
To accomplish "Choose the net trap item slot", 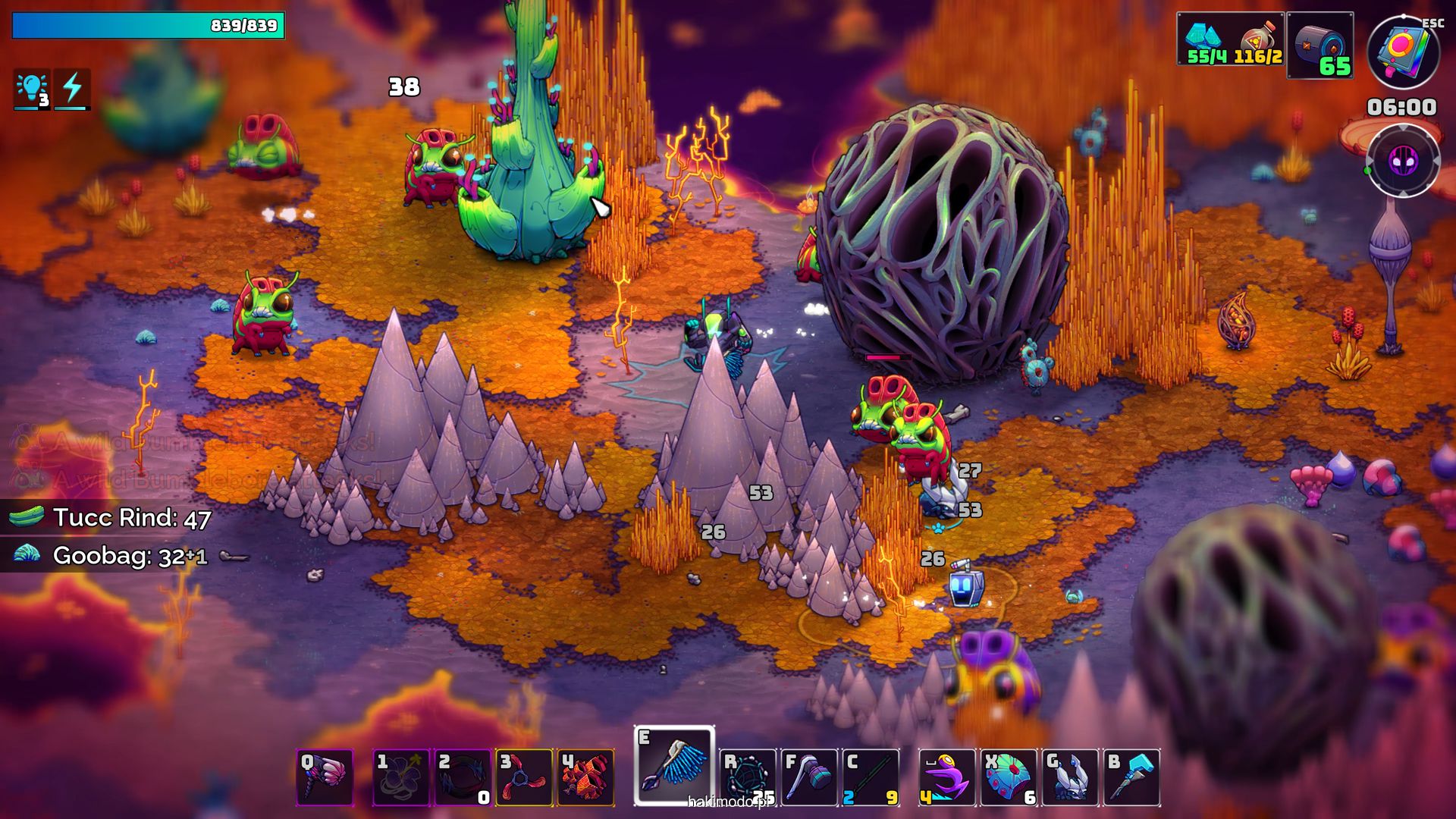I will point(748,777).
